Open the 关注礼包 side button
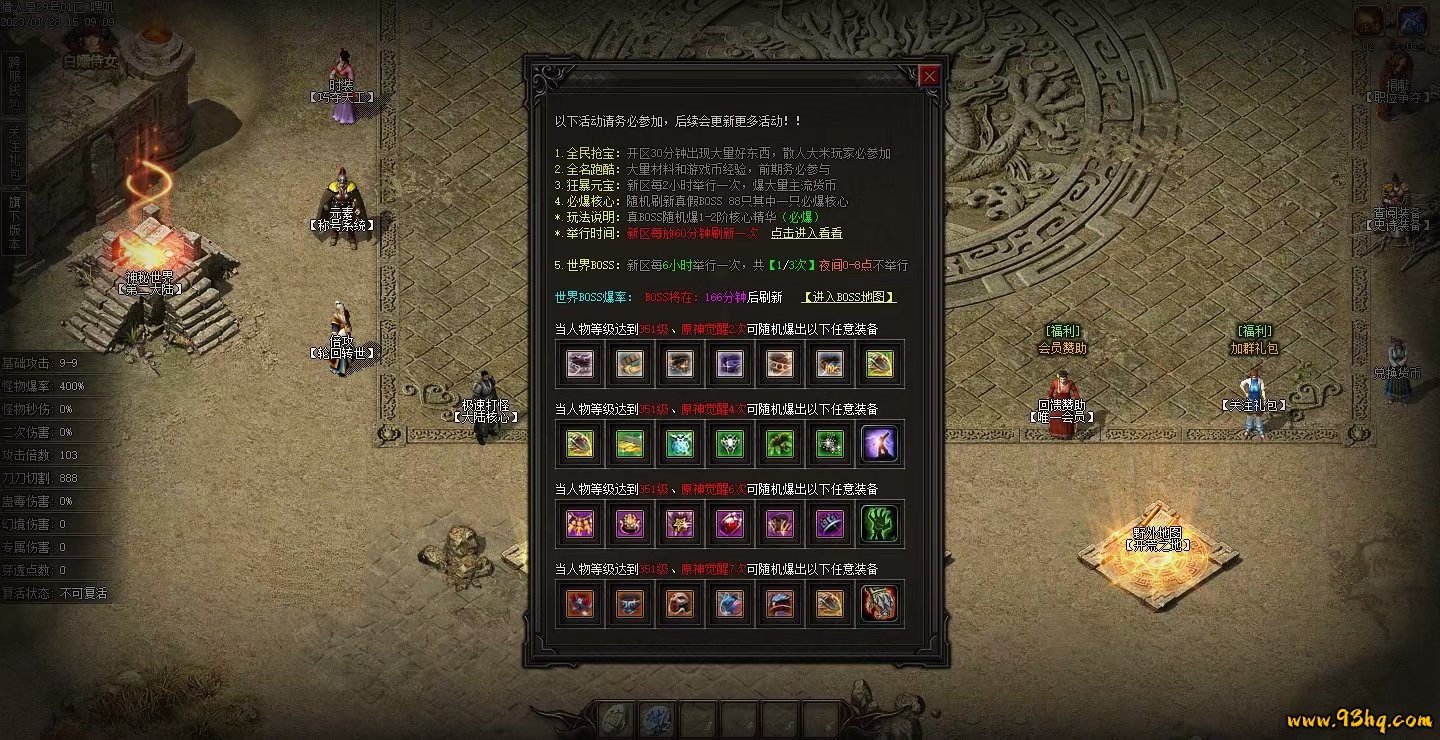 (x=14, y=154)
